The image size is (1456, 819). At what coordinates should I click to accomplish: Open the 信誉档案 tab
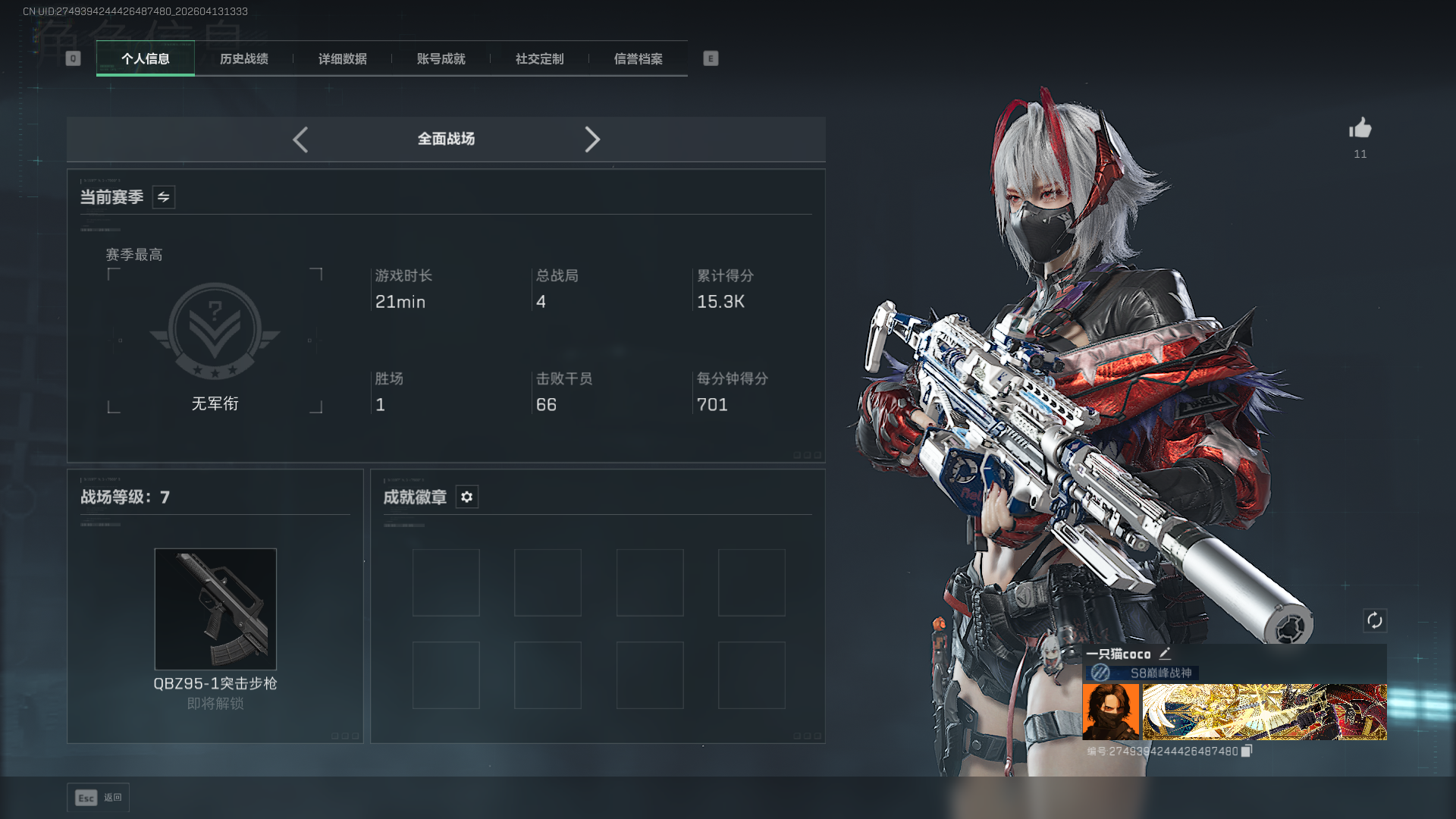click(638, 59)
